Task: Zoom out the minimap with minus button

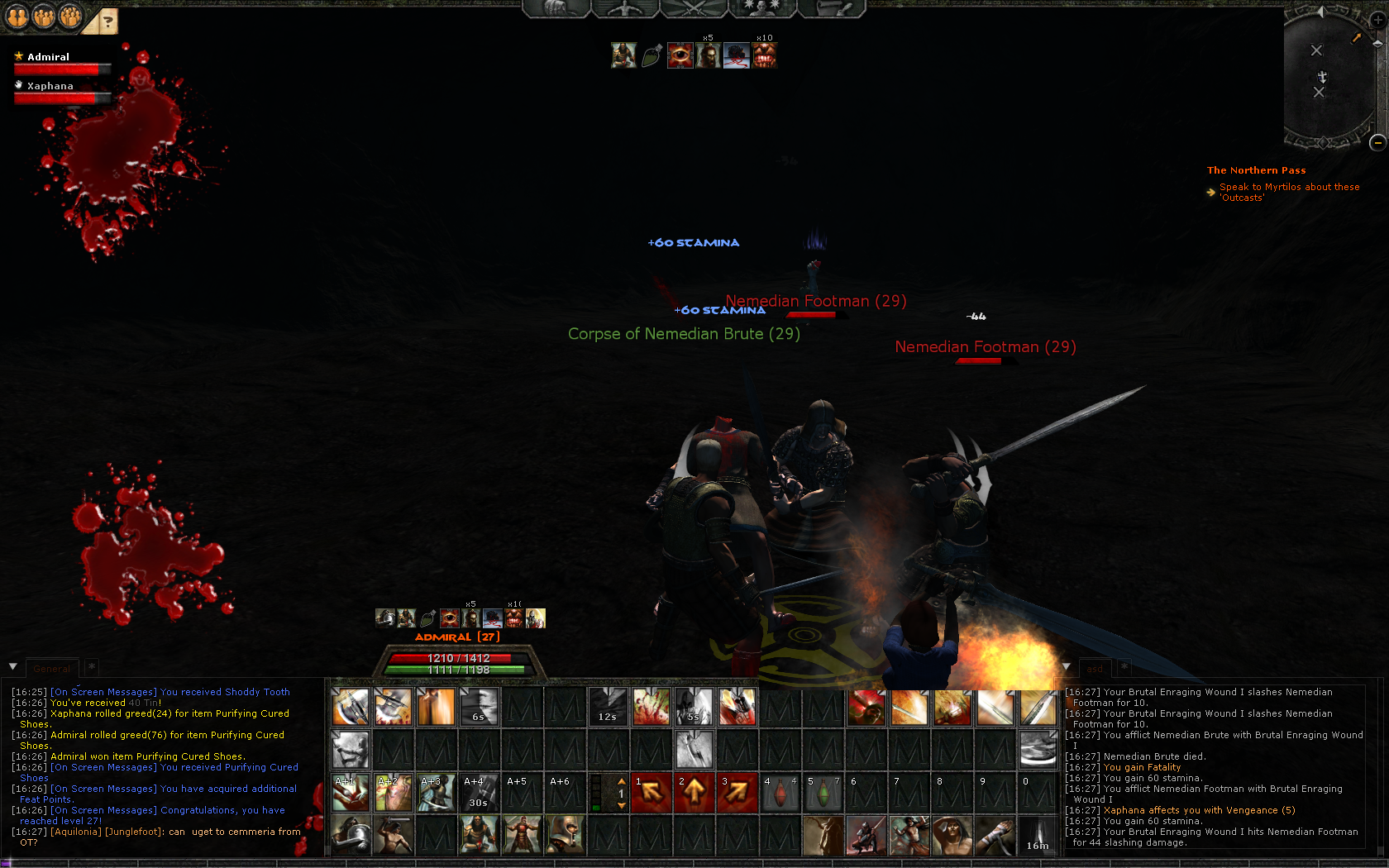Action: [x=1377, y=143]
